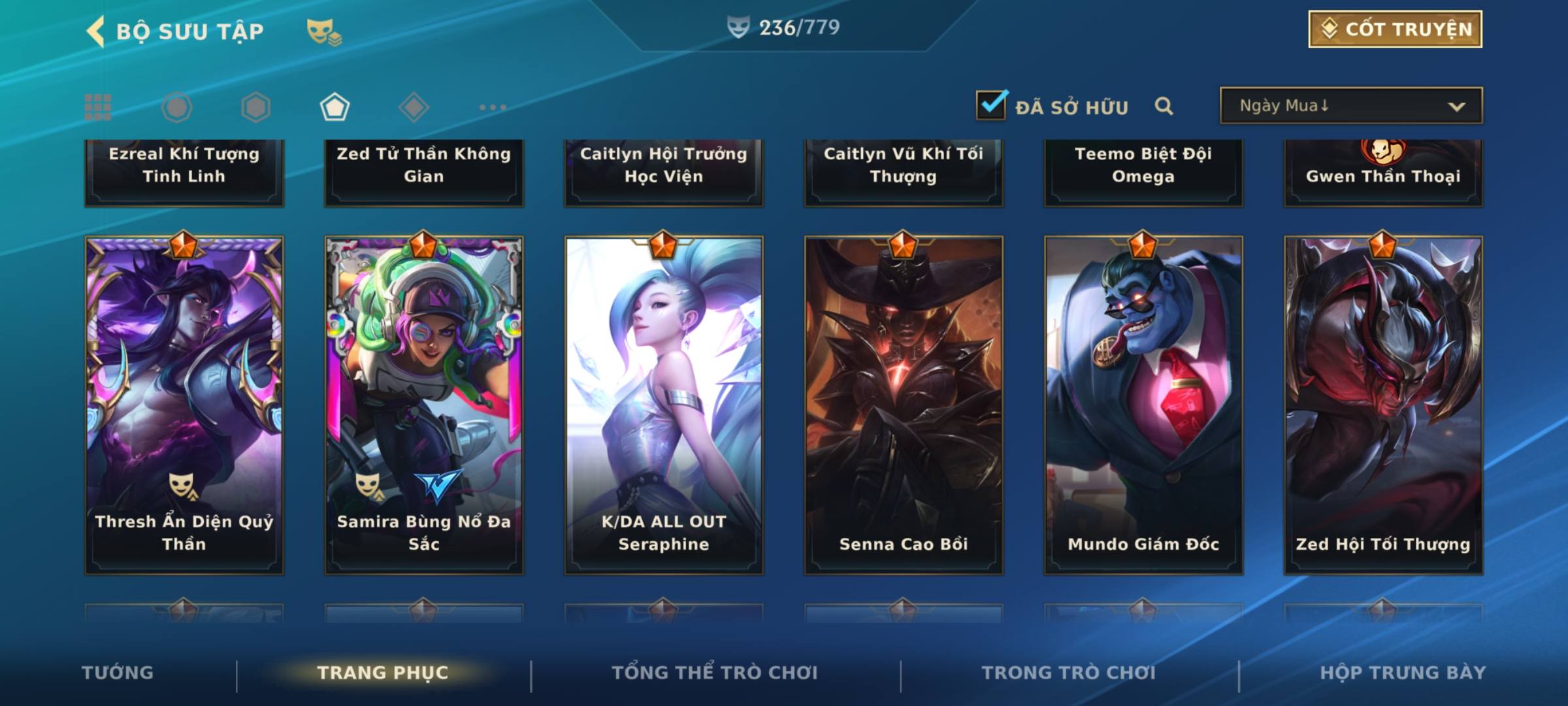1568x706 pixels.
Task: Select Samira Bùng Nổ Đa Sắc skin
Action: tap(424, 405)
